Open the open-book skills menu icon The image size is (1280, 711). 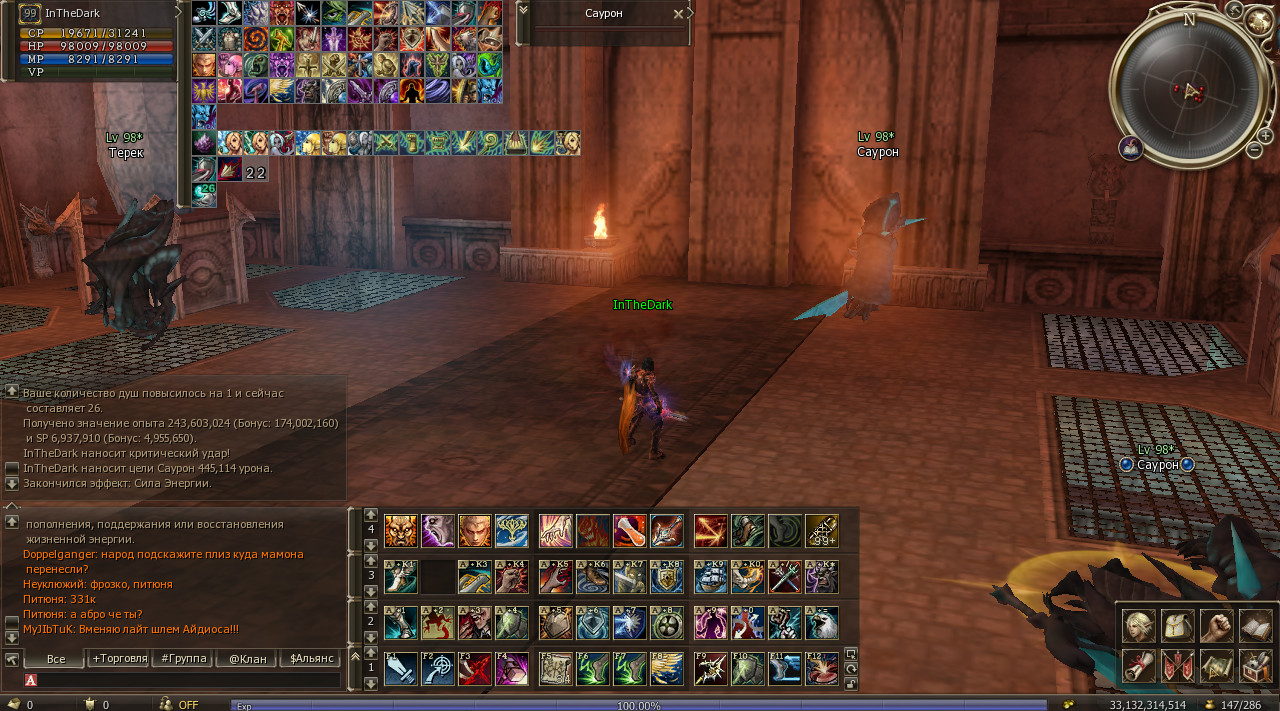click(1255, 626)
